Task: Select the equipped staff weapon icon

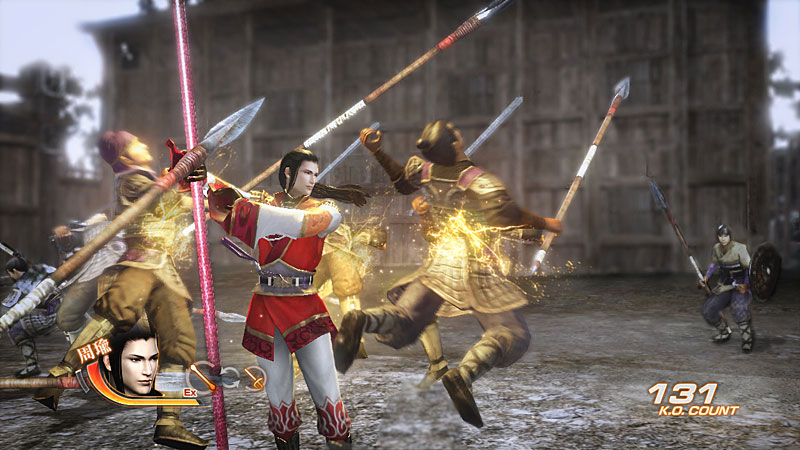Action: [x=204, y=376]
